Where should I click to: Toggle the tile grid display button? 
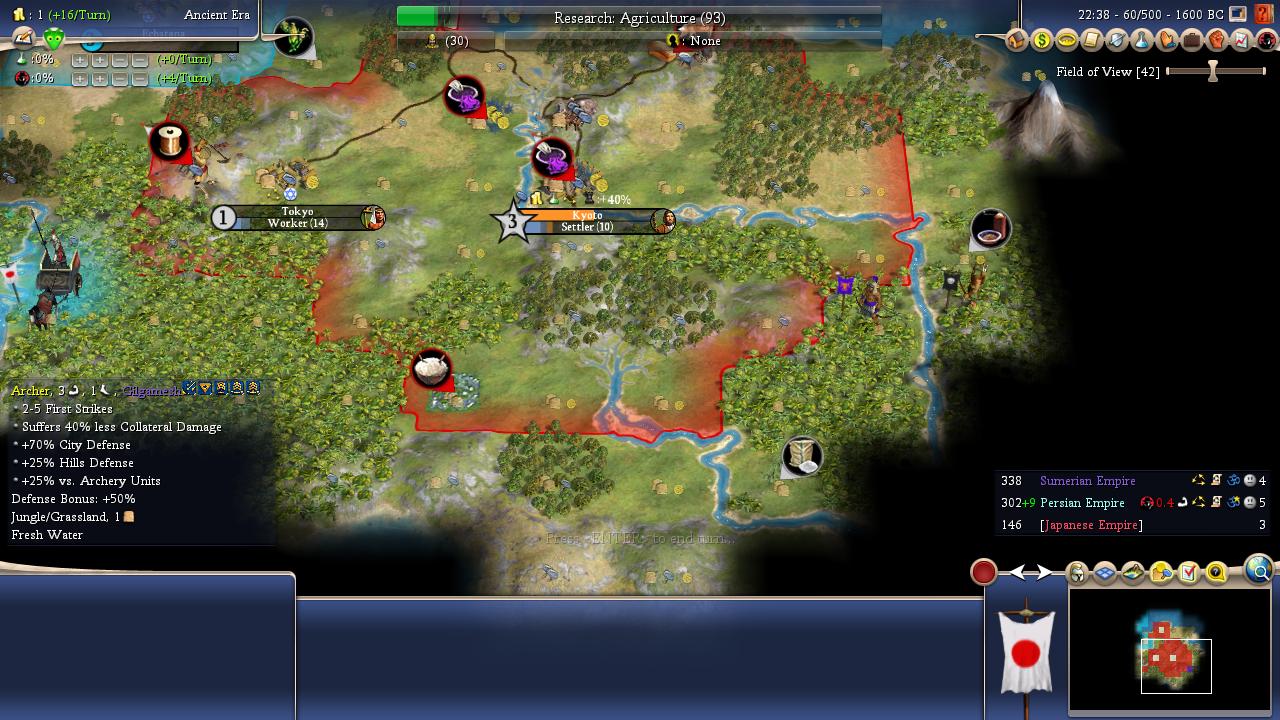(1105, 573)
